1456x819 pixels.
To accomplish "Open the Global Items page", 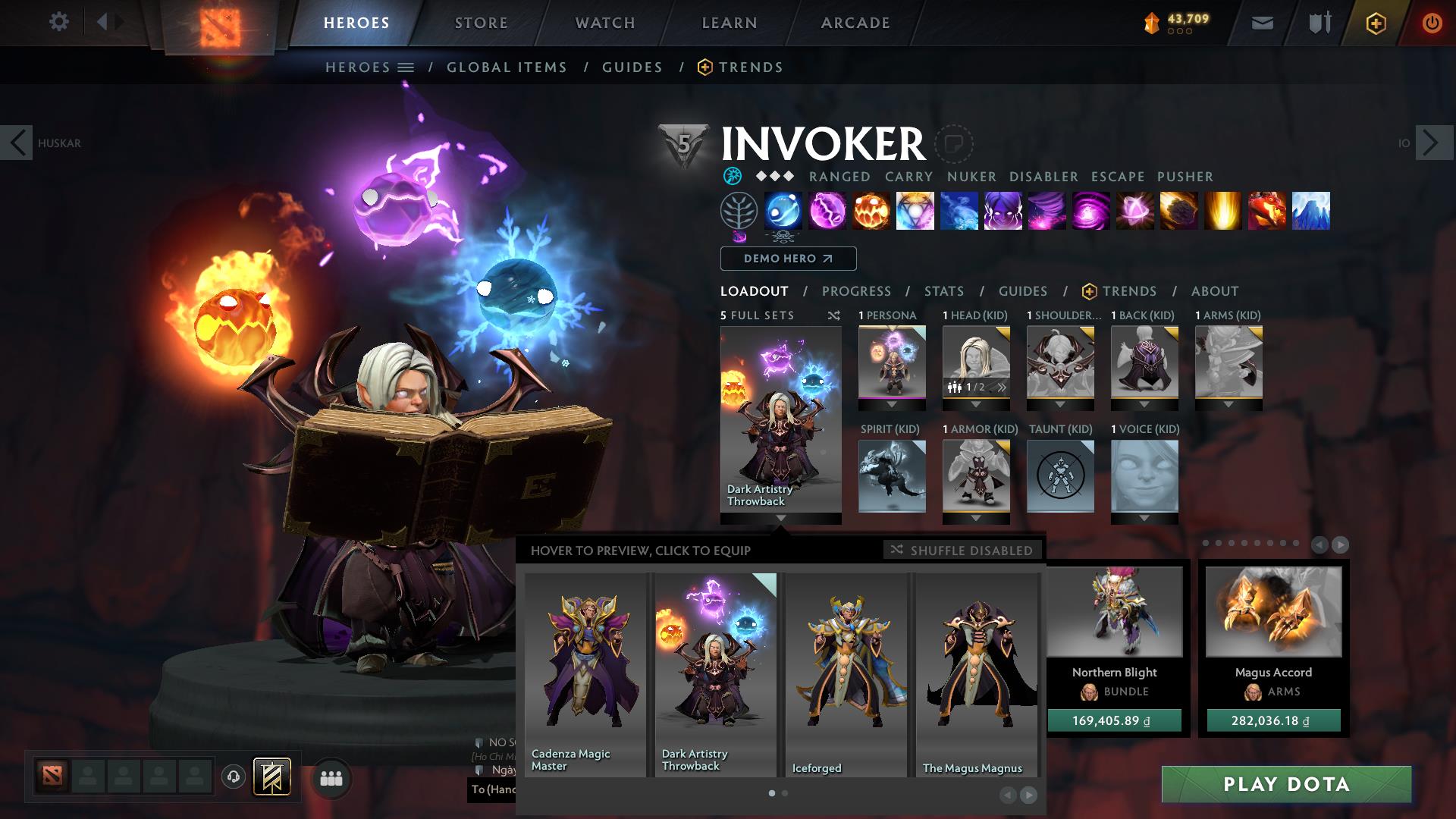I will (x=507, y=67).
